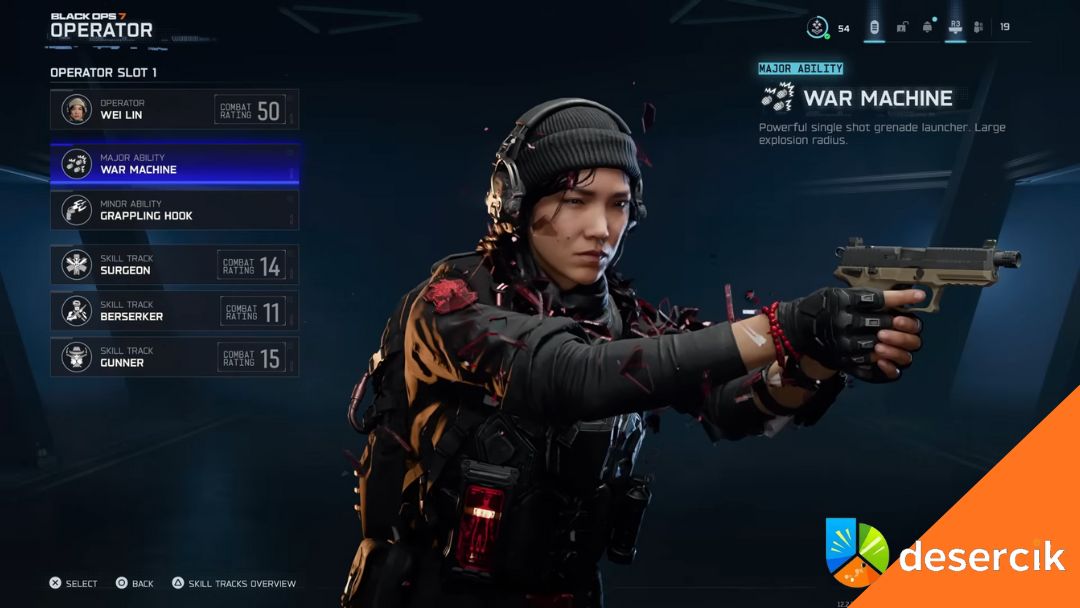Viewport: 1080px width, 608px height.
Task: Click the battery-shaped token icon
Action: coord(874,27)
